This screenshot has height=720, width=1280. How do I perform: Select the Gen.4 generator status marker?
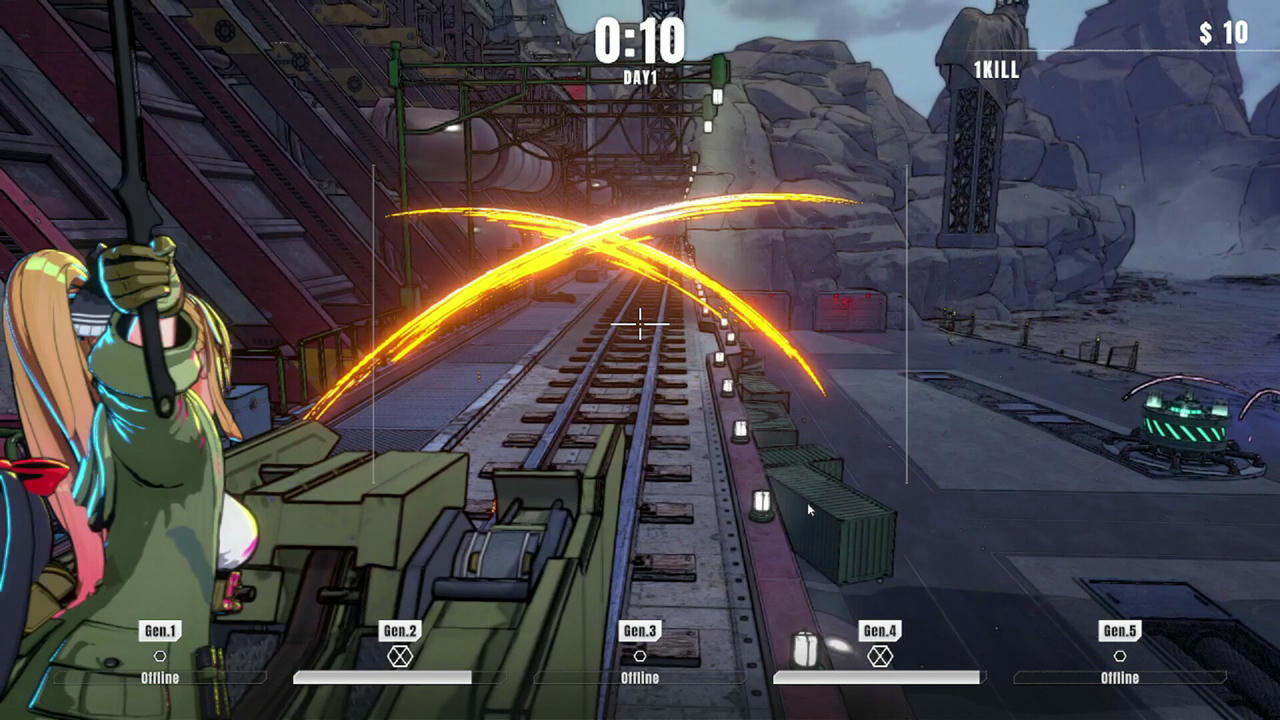pos(880,656)
